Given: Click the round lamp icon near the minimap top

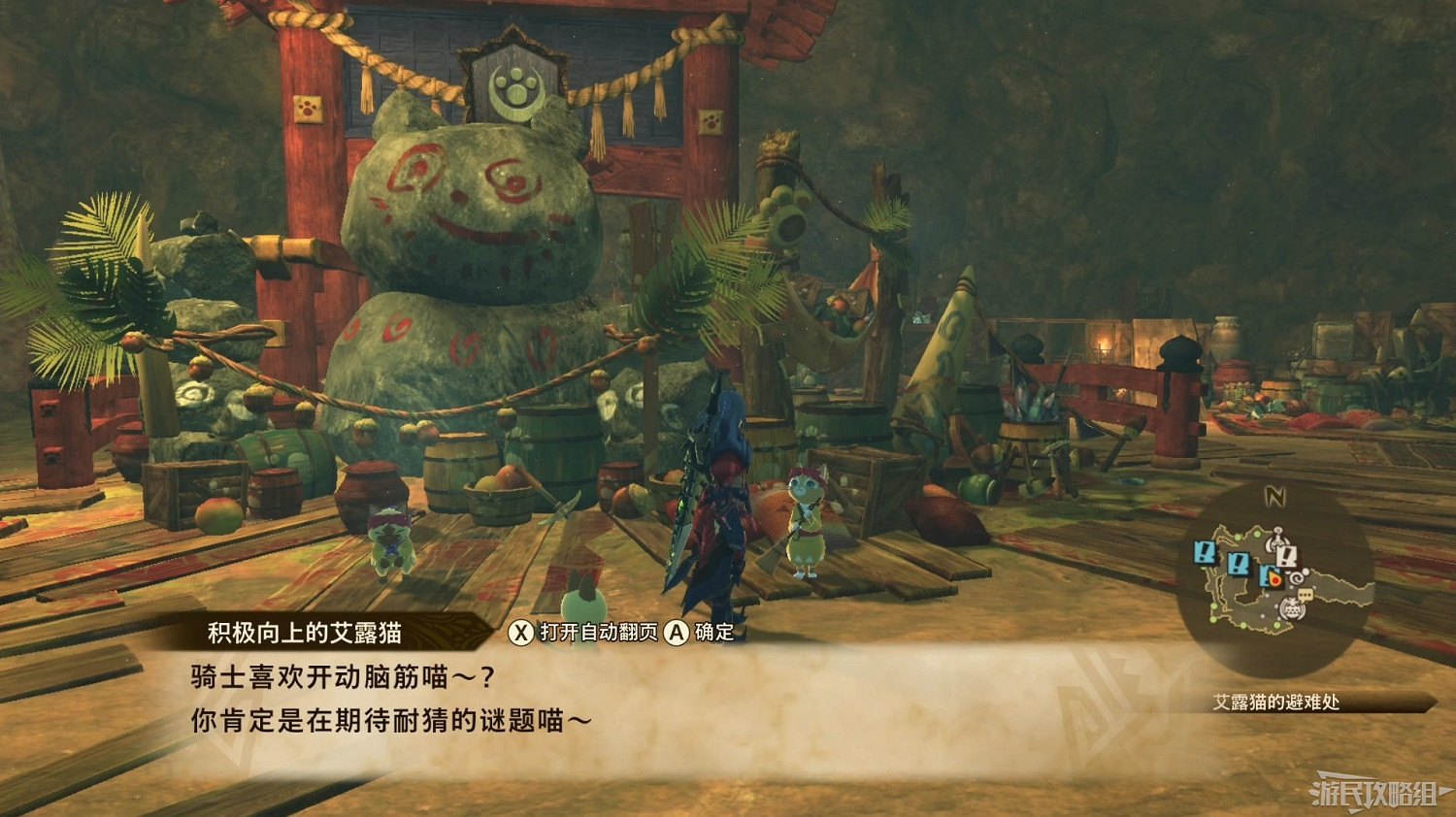Looking at the screenshot, I should (1276, 540).
